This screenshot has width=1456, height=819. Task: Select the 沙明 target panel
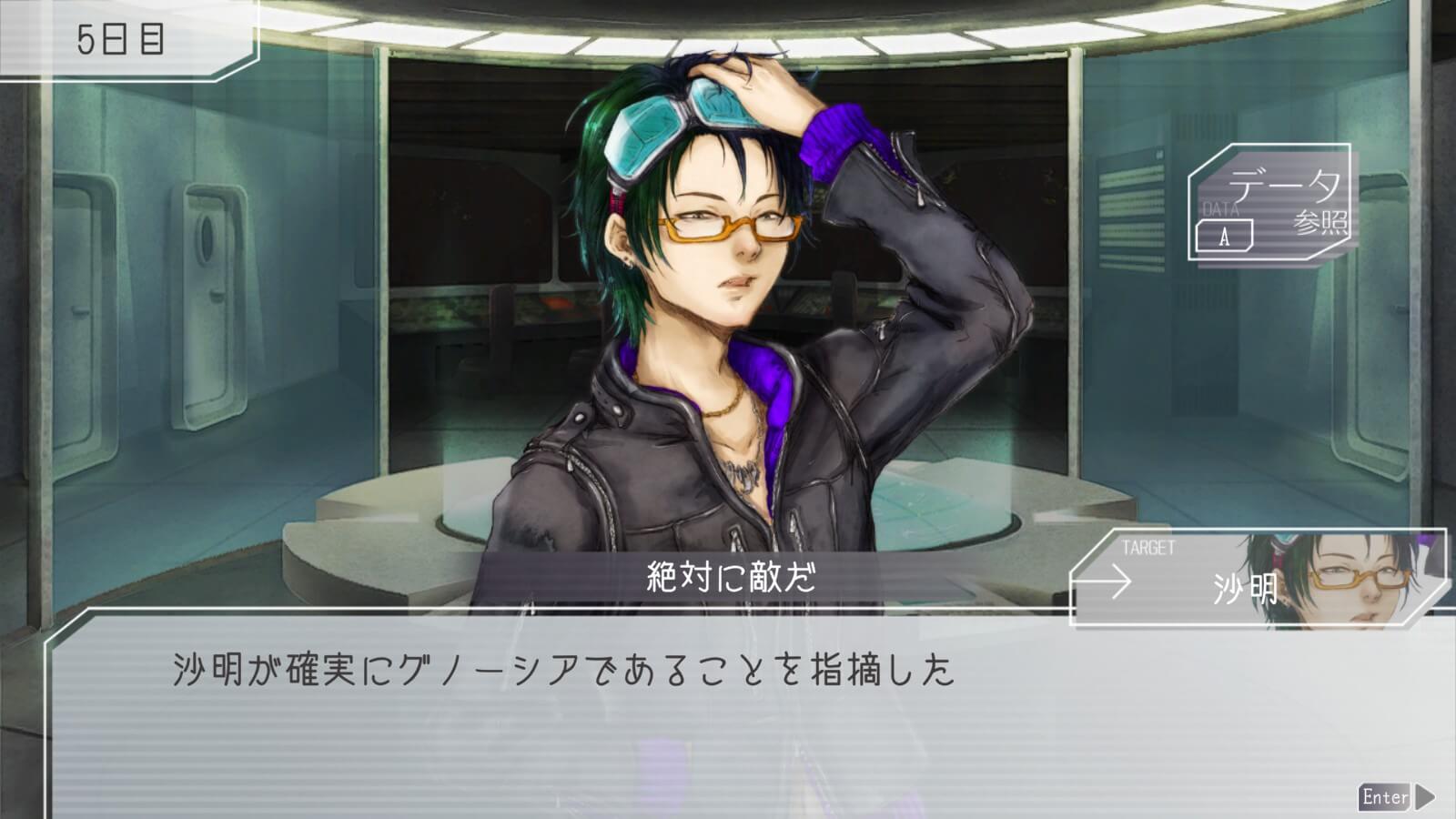tap(1259, 581)
